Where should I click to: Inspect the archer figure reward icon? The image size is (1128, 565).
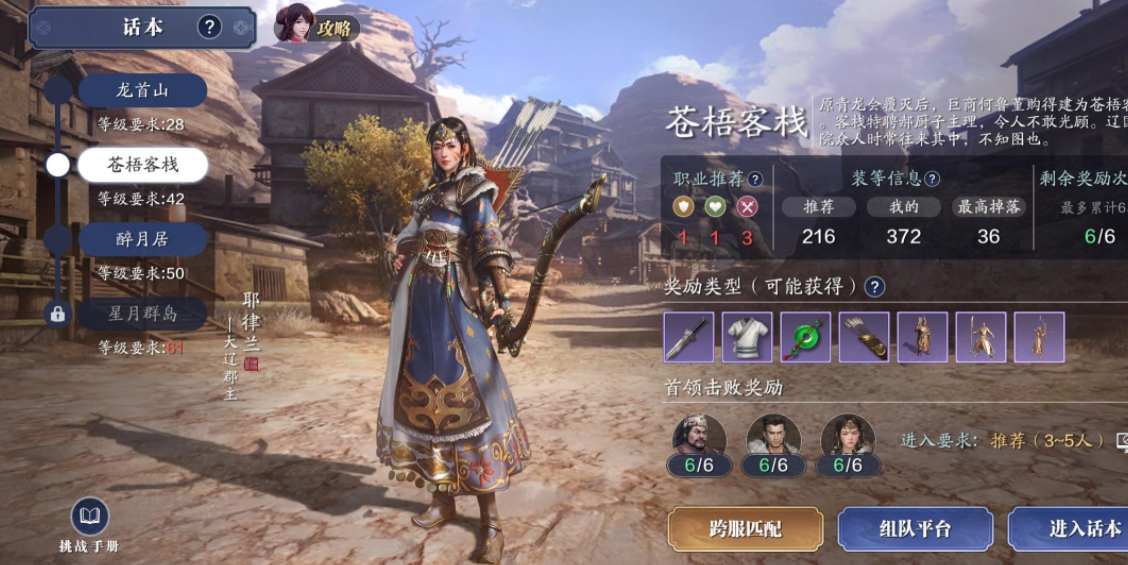click(1039, 337)
